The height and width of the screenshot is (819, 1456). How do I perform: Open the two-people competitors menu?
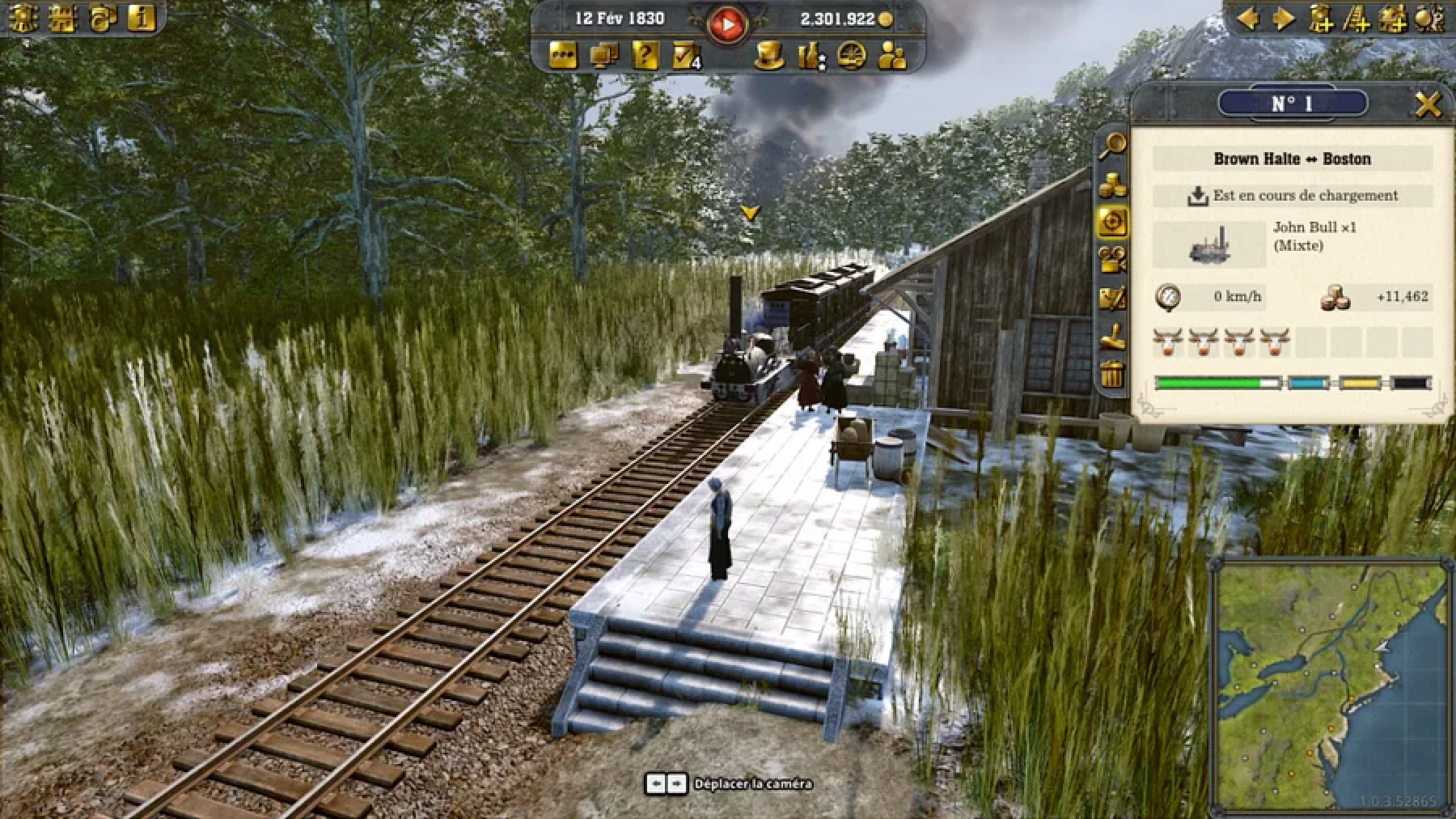tap(892, 56)
